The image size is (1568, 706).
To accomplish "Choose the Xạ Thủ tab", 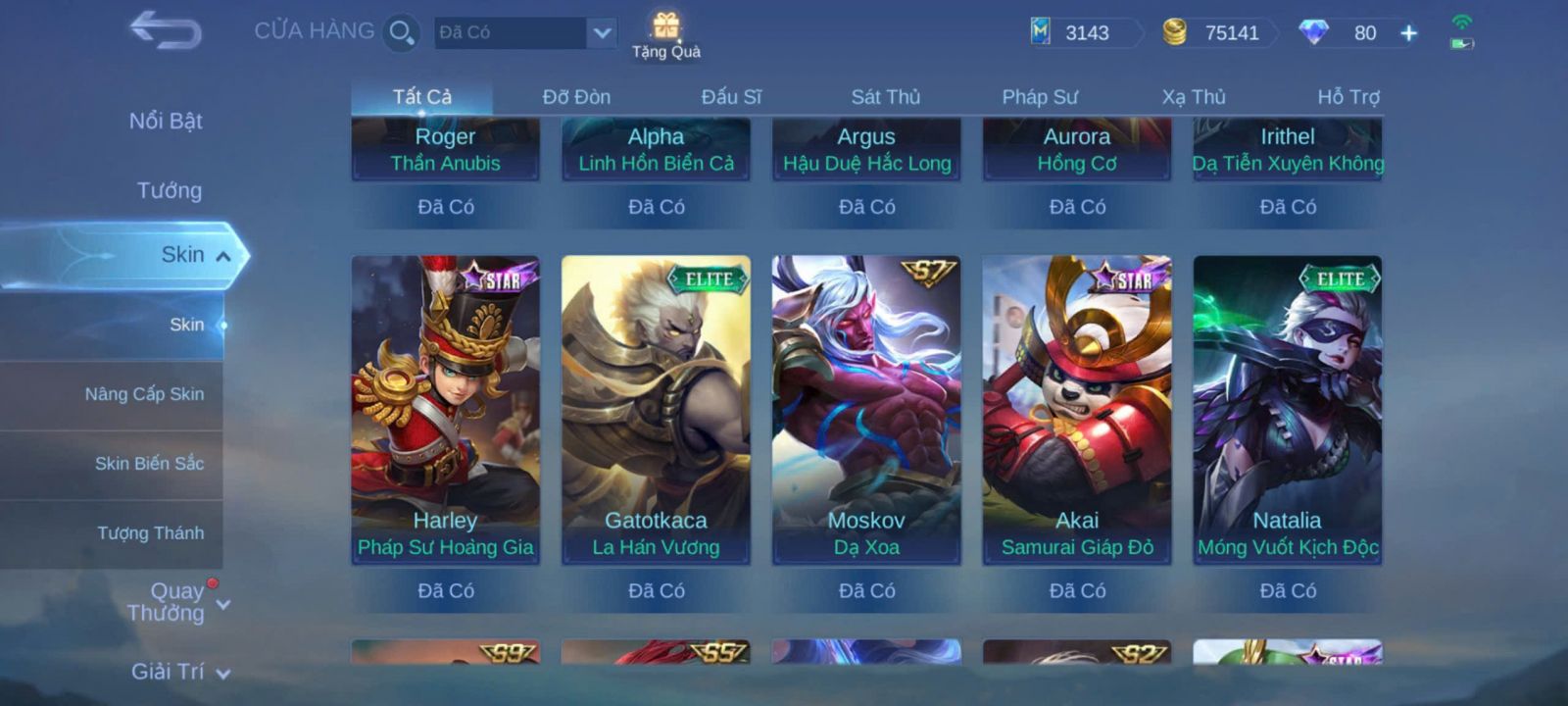I will point(1194,97).
